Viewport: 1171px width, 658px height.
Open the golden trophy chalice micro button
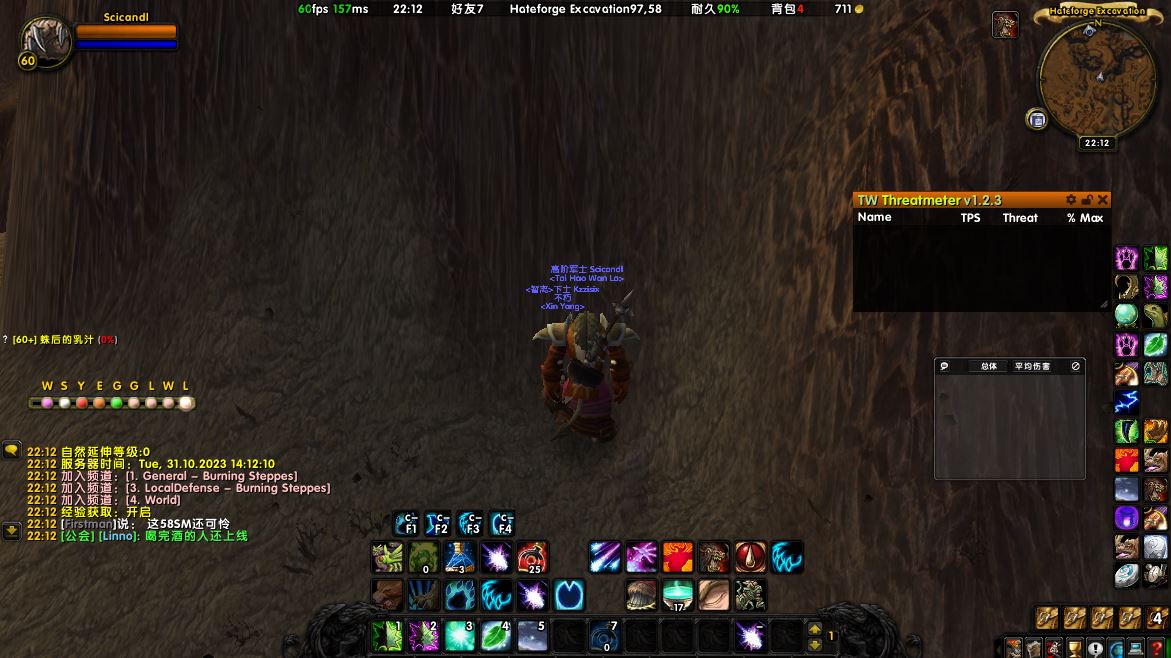(1075, 648)
